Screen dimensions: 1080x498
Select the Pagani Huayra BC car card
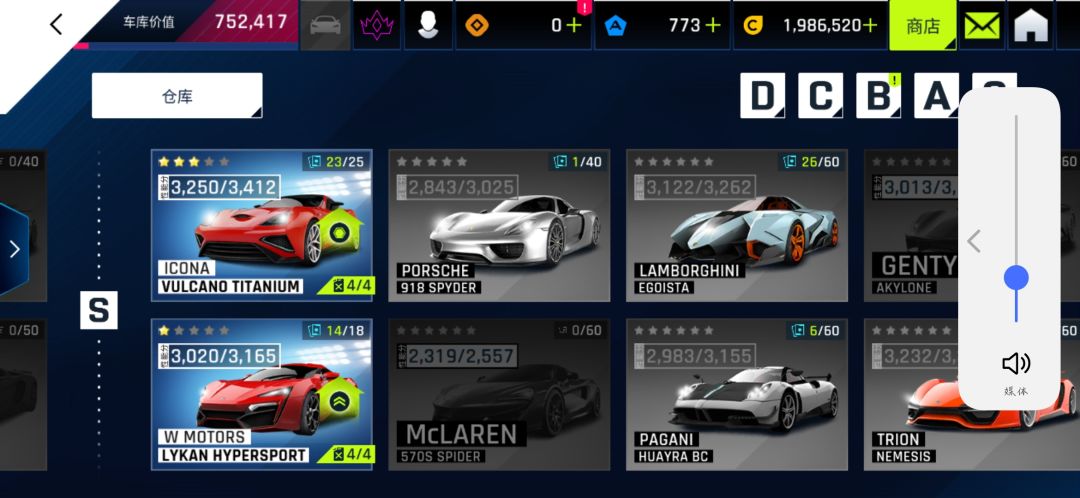tap(736, 394)
